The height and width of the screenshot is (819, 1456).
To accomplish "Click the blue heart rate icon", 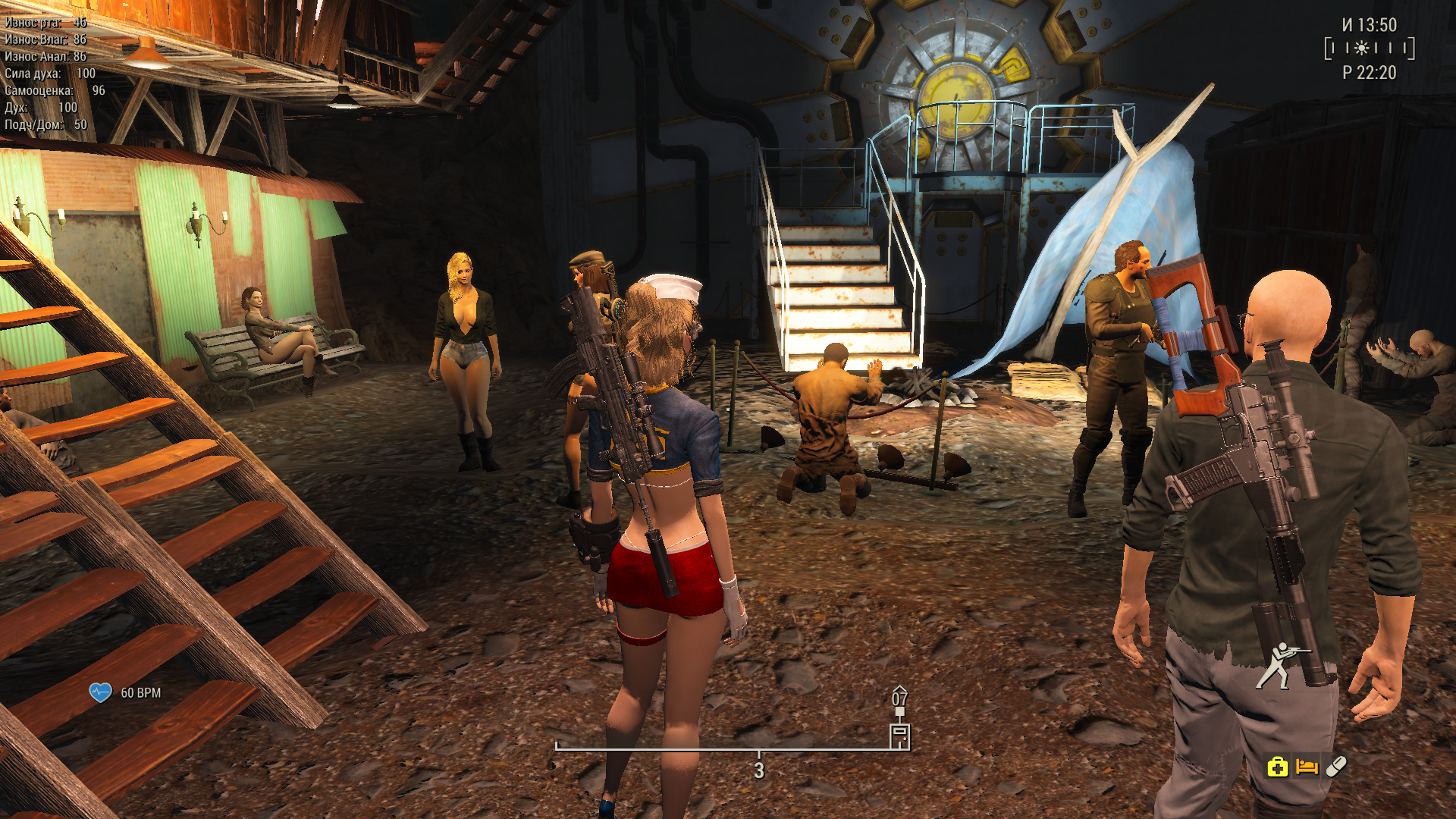I will click(100, 692).
